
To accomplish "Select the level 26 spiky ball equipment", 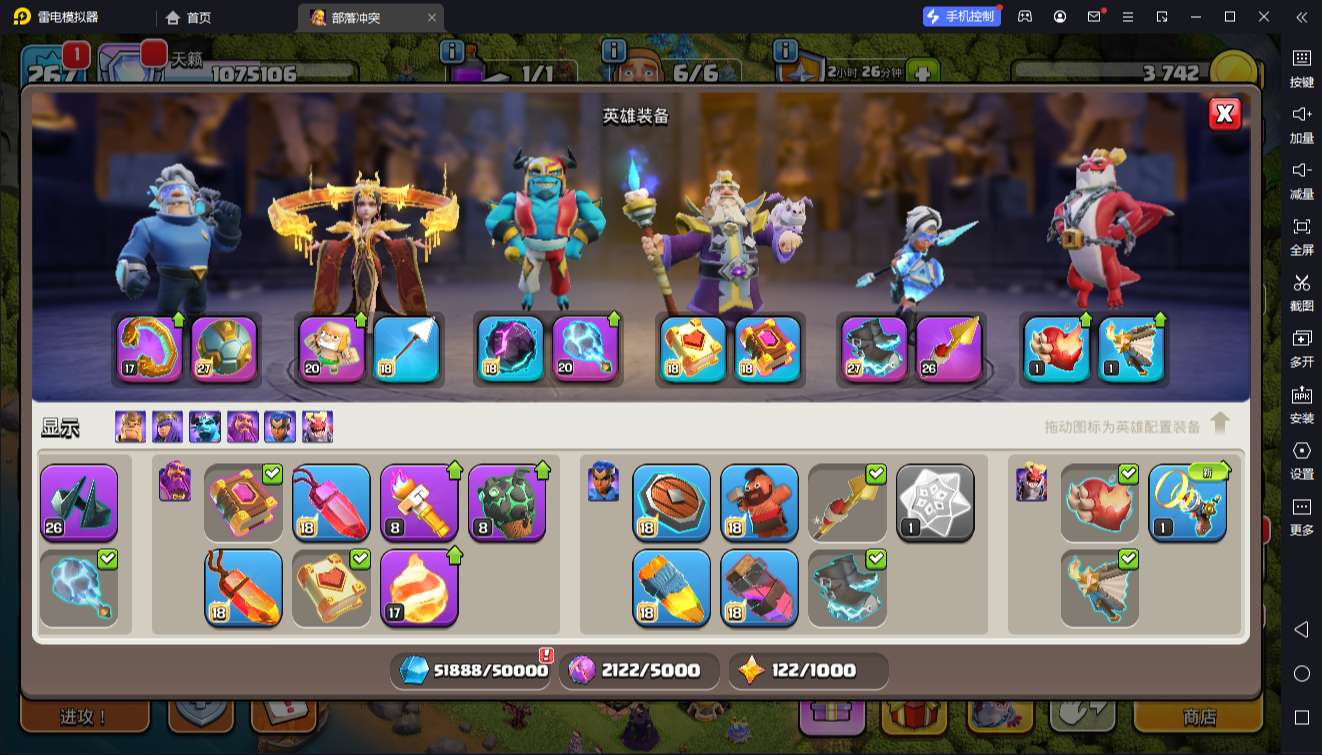I will [x=79, y=502].
